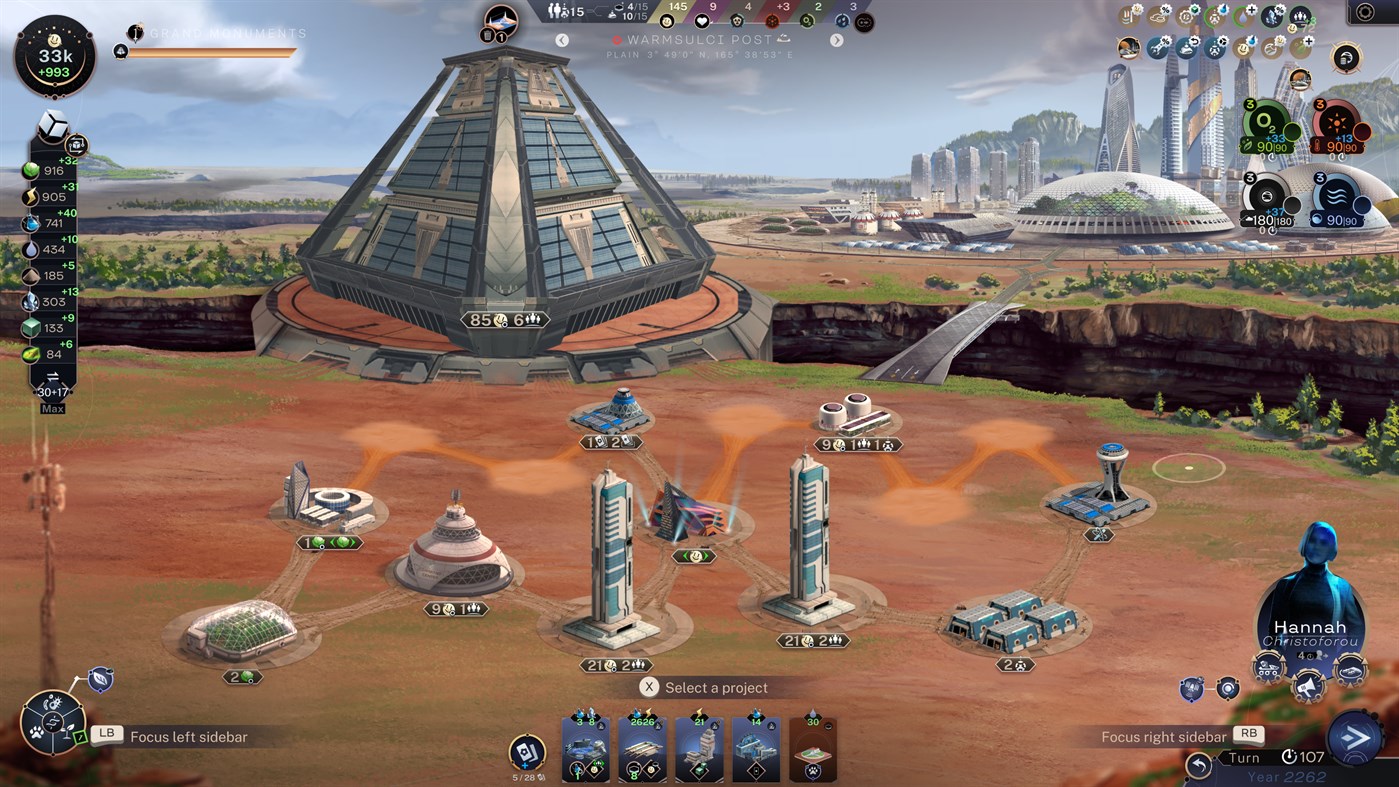1399x787 pixels.
Task: Click the rover icon beside Hannah Christoforou
Action: click(1268, 668)
